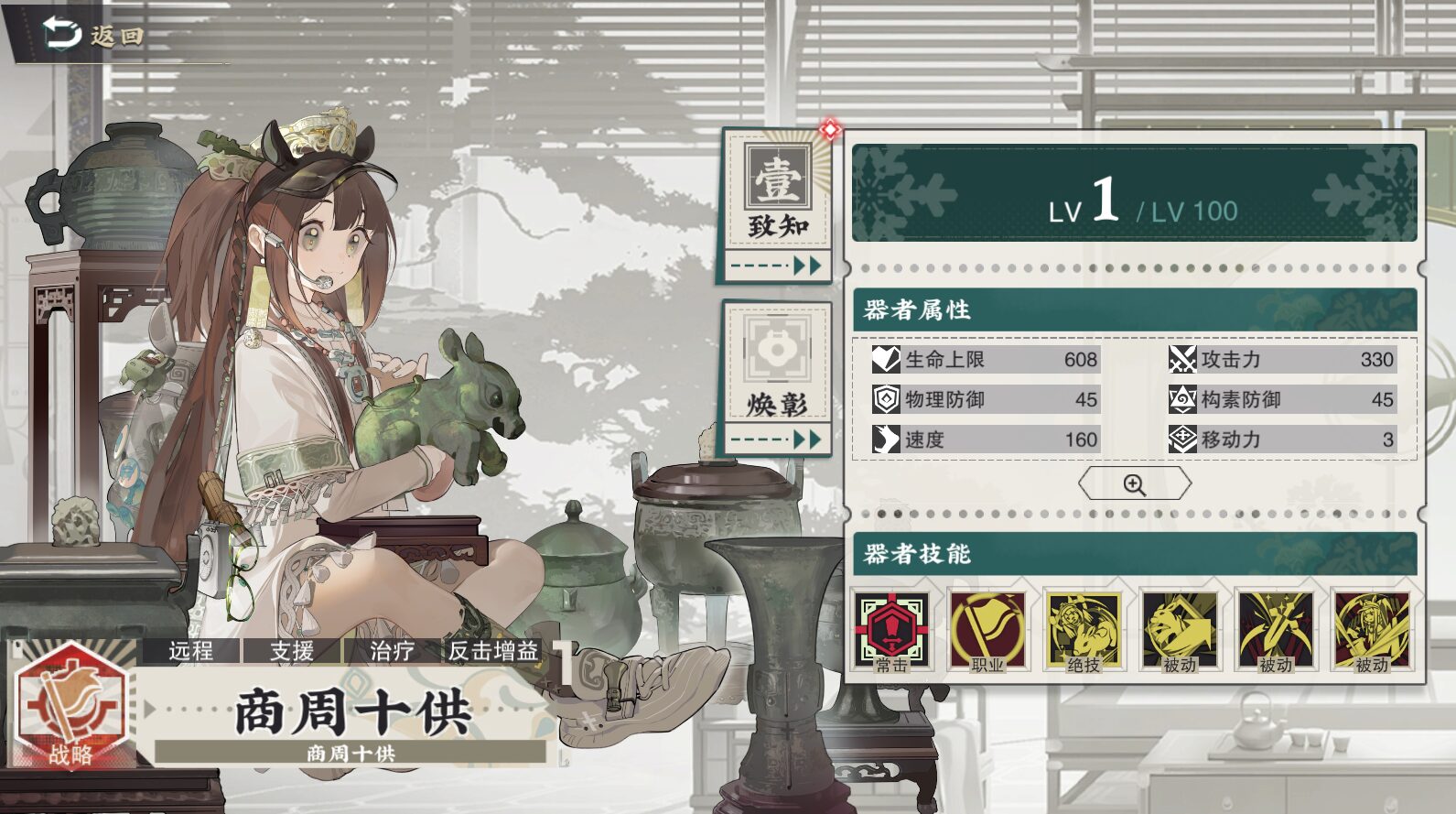1456x814 pixels.
Task: View the 职业 class skill icon
Action: [x=987, y=631]
